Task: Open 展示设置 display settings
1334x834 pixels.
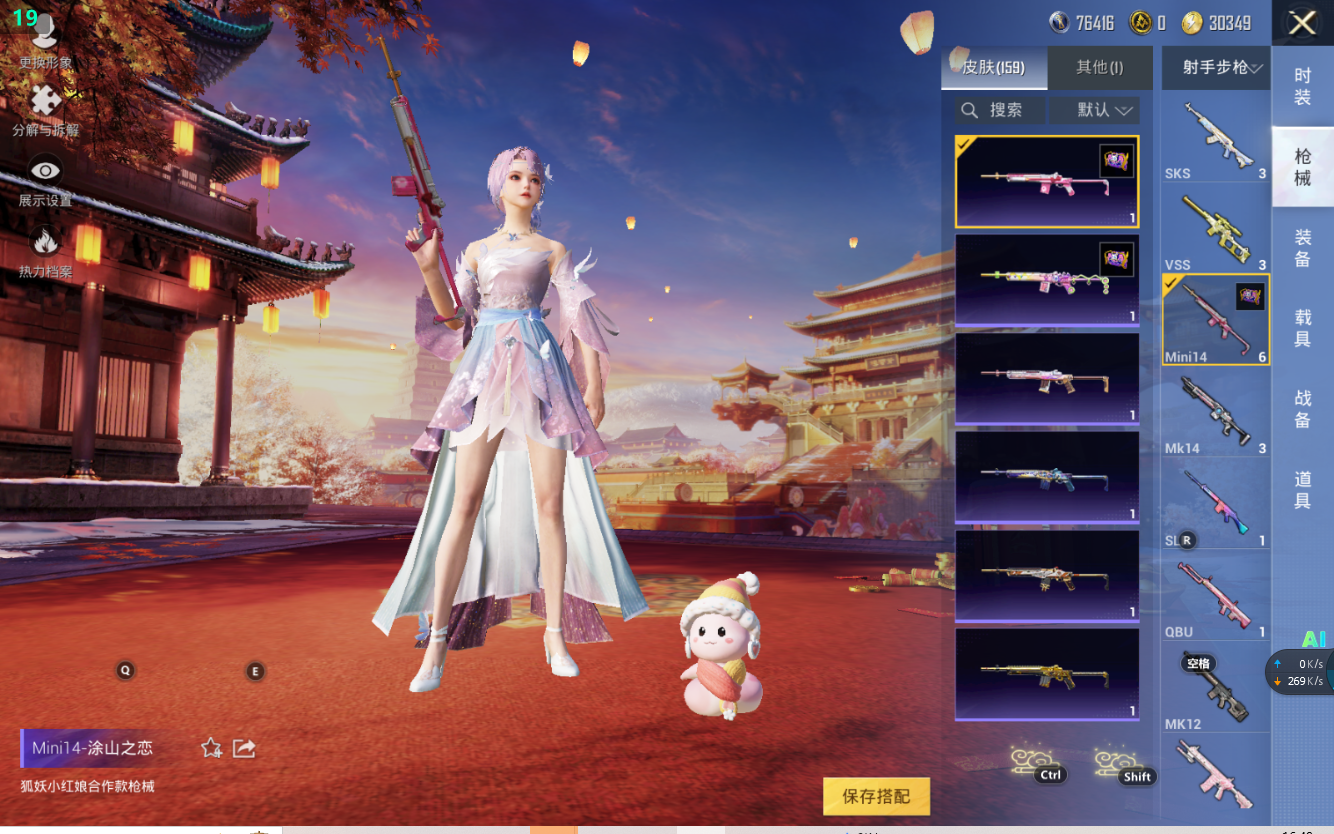Action: (x=45, y=180)
